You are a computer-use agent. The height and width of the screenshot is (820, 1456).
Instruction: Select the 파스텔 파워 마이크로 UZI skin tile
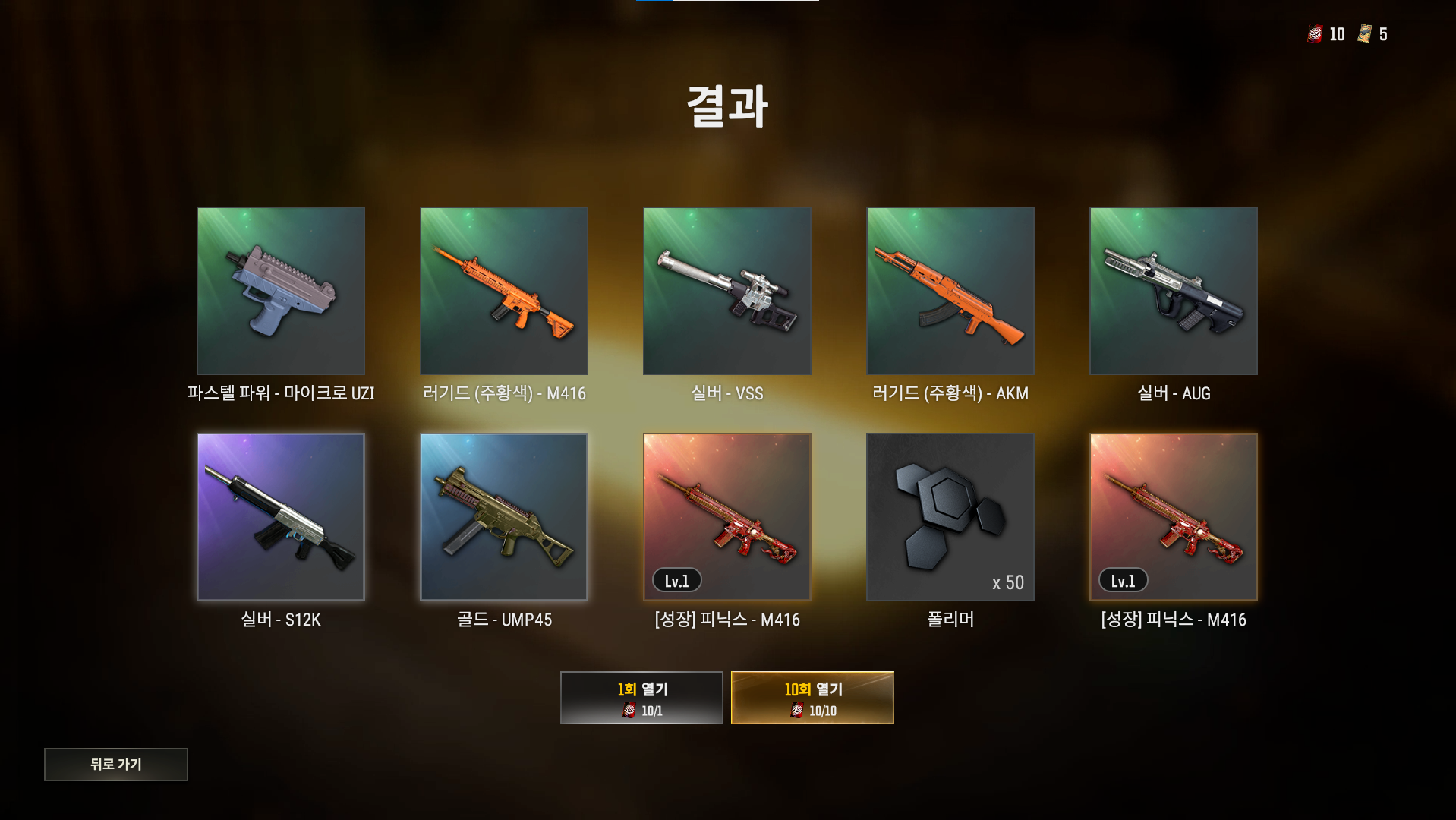[x=281, y=291]
